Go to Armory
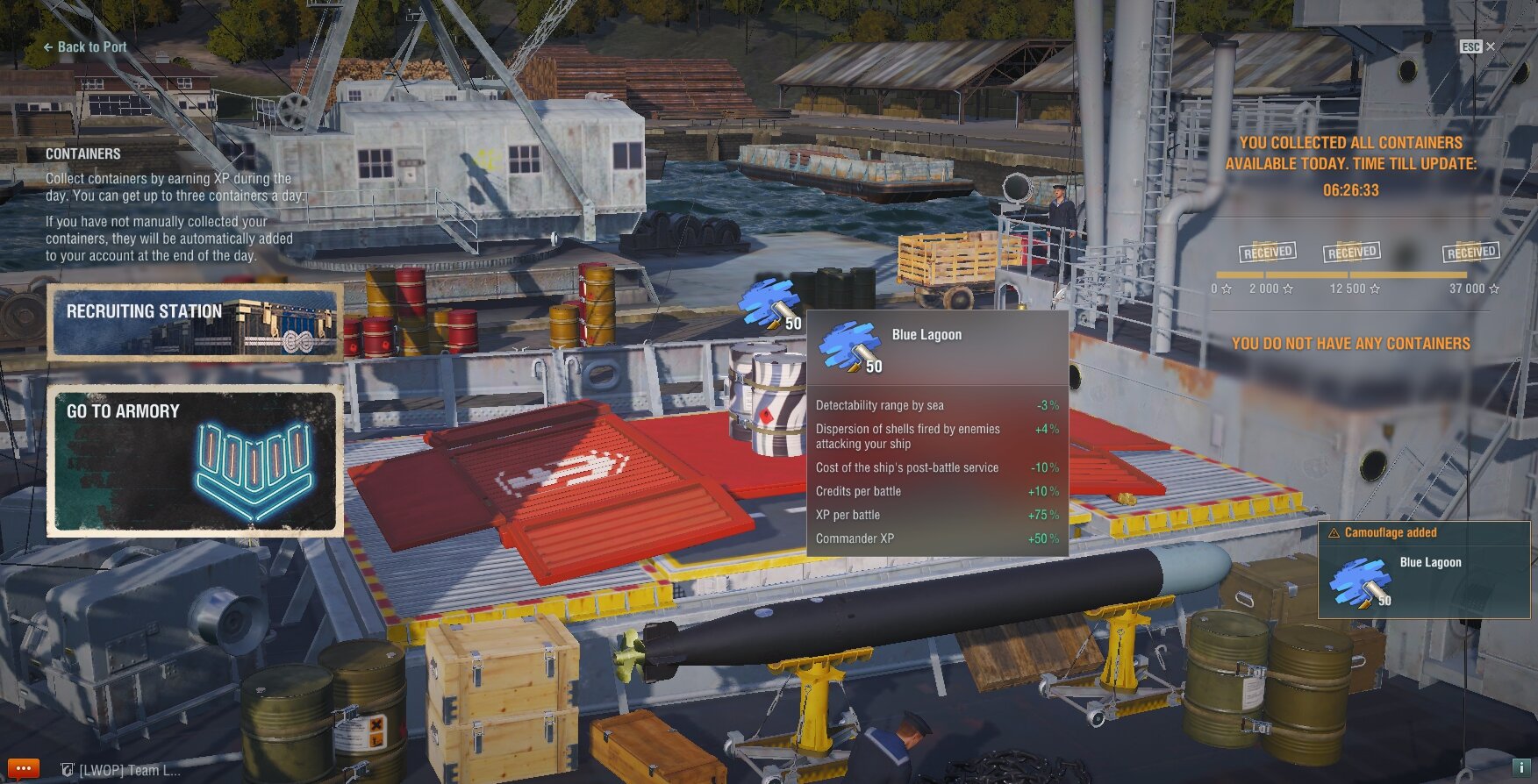This screenshot has width=1538, height=784. point(194,460)
